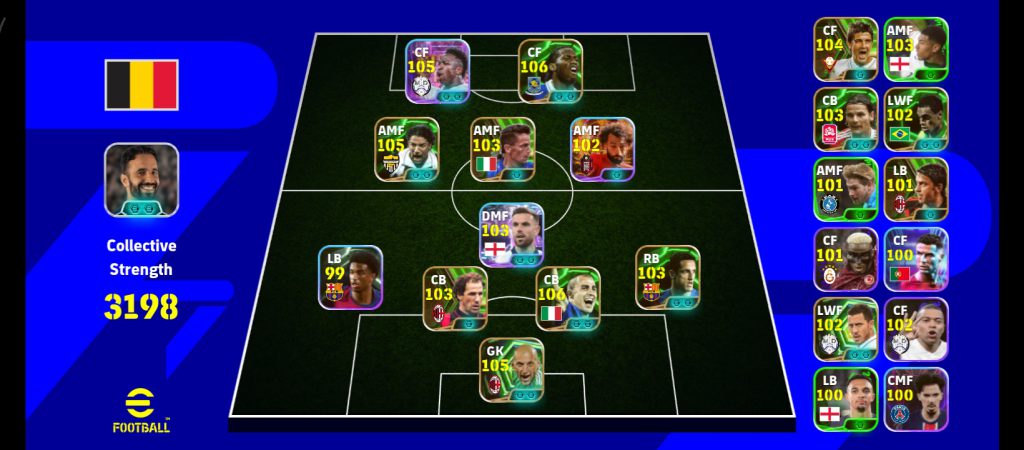This screenshot has height=450, width=1024.
Task: Choose the LWF 102 Brazil substitute card
Action: 915,119
